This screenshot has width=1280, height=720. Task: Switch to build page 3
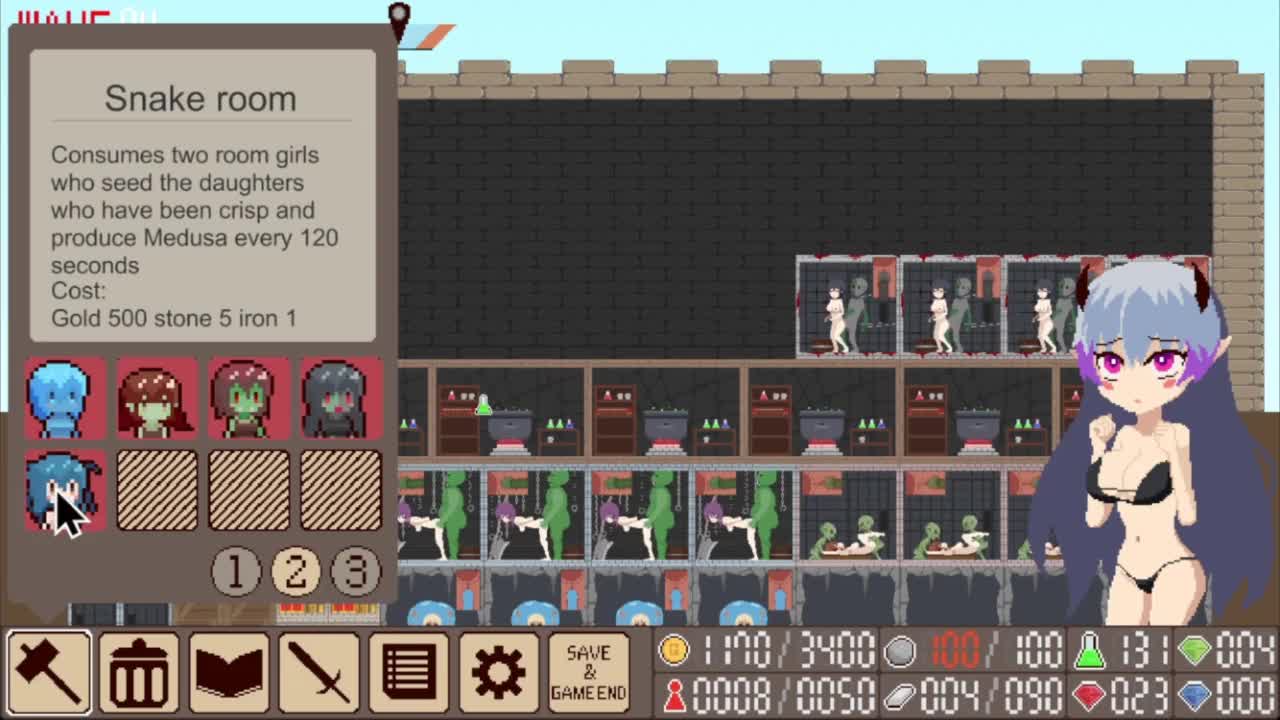point(356,571)
